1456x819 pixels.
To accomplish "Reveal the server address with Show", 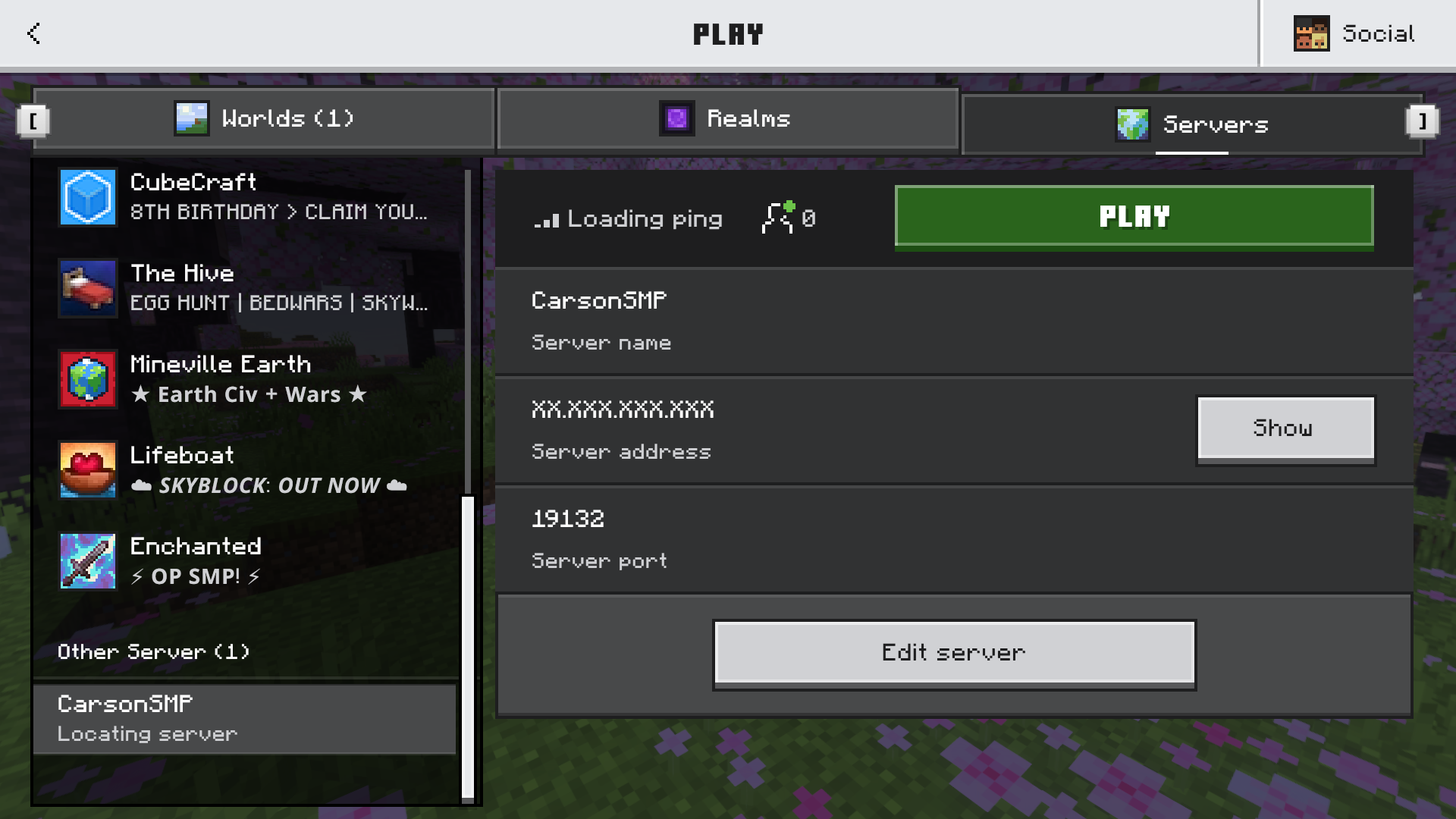I will click(1285, 428).
